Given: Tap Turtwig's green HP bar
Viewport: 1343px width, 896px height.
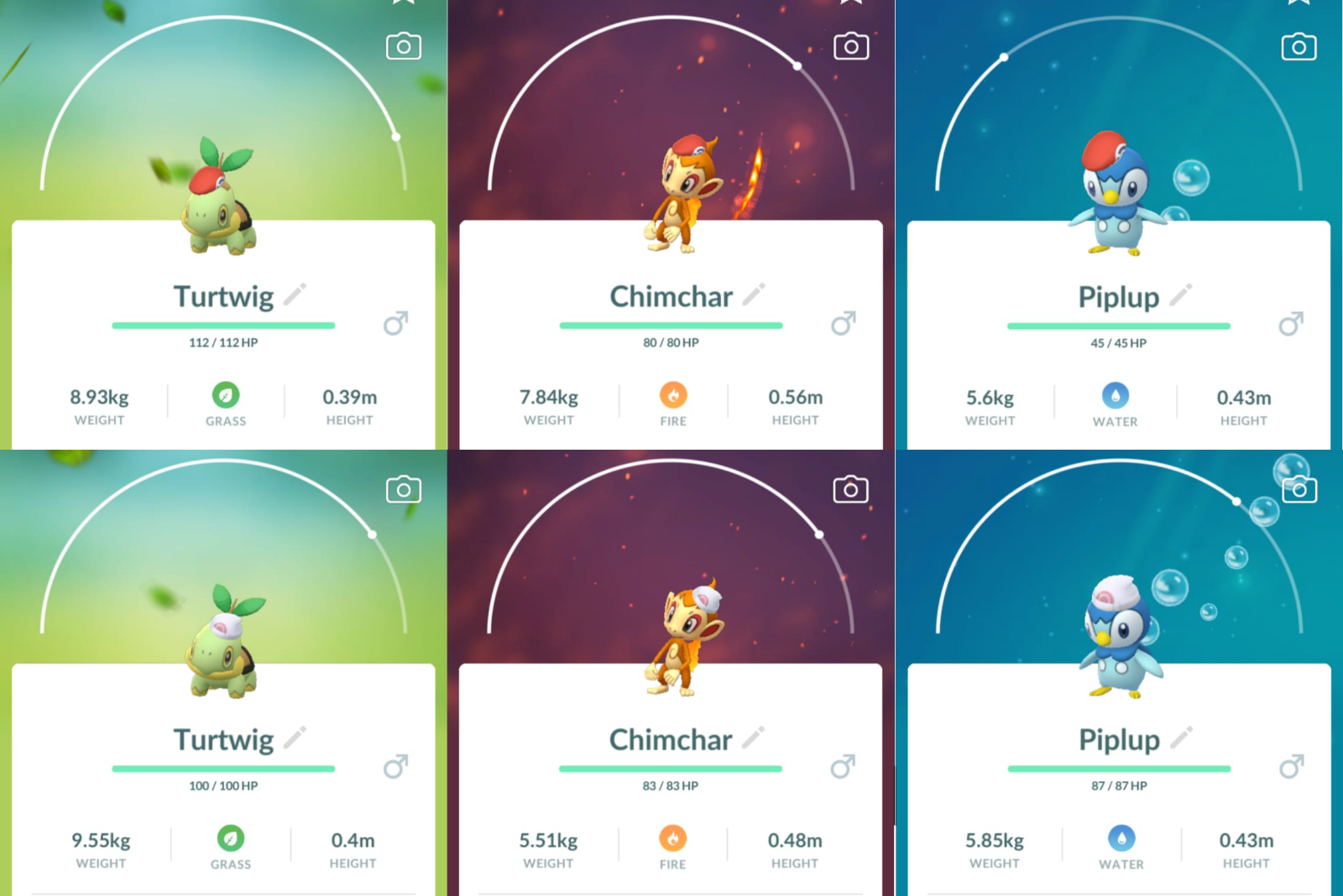Looking at the screenshot, I should (222, 324).
